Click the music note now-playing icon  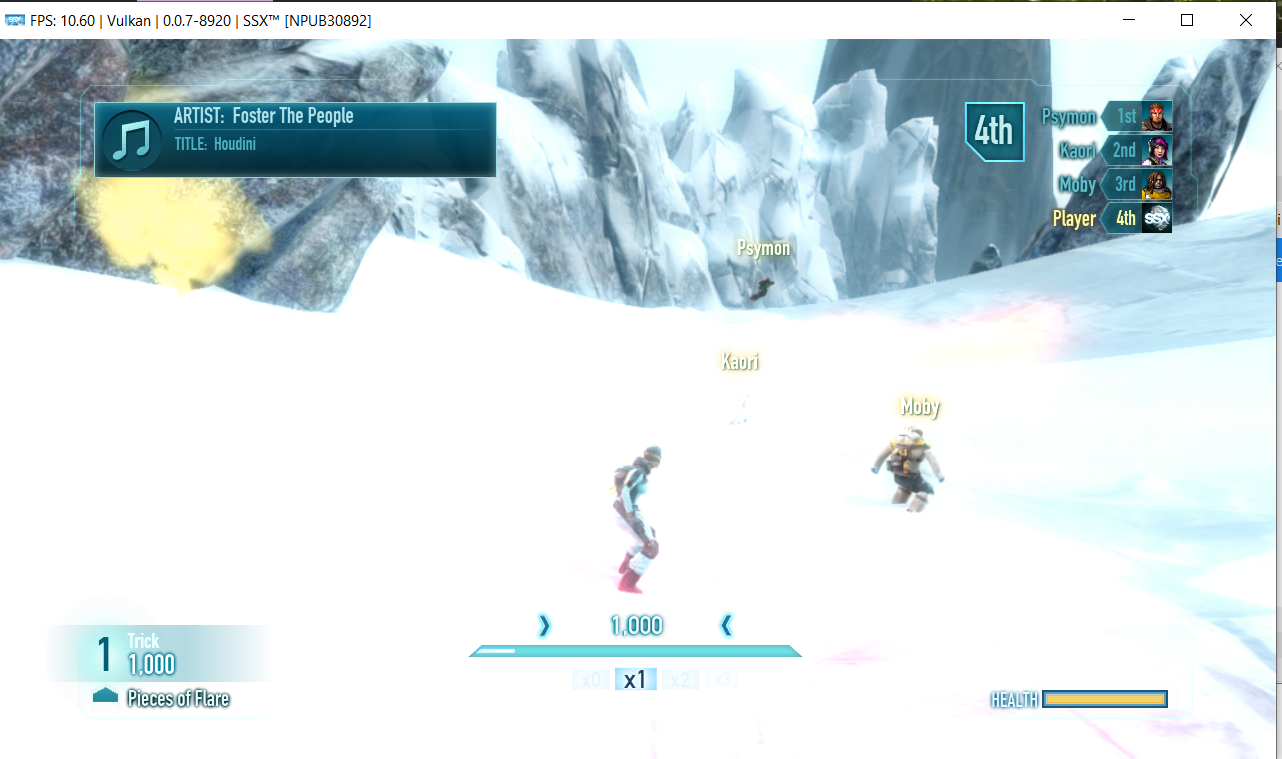(131, 141)
